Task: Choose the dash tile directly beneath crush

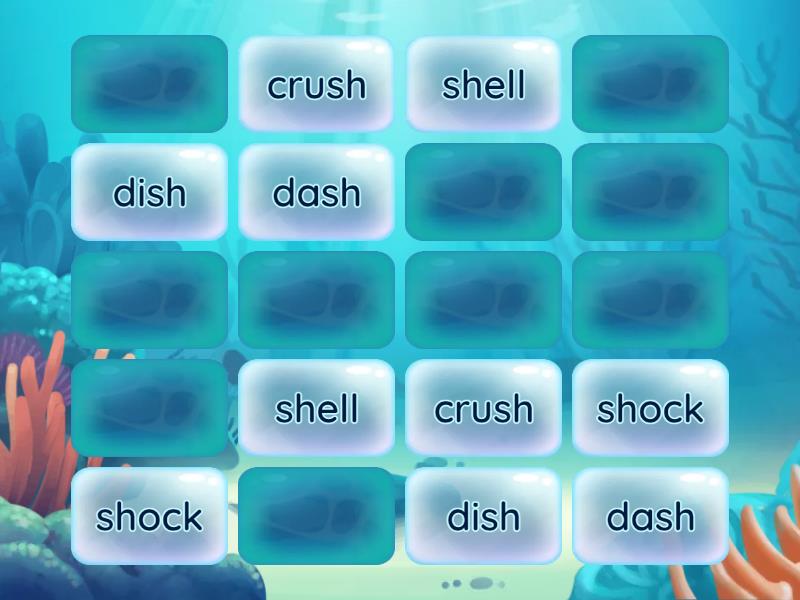Action: [317, 192]
